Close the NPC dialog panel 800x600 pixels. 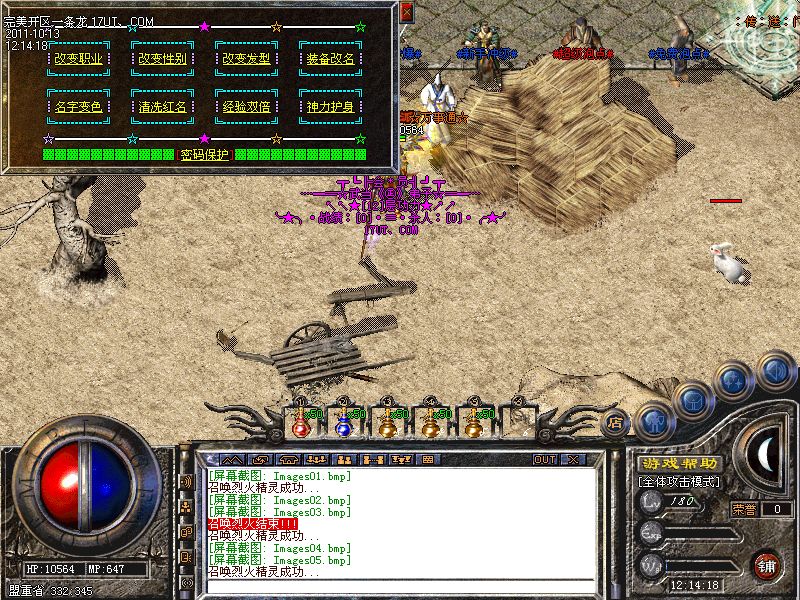[406, 13]
